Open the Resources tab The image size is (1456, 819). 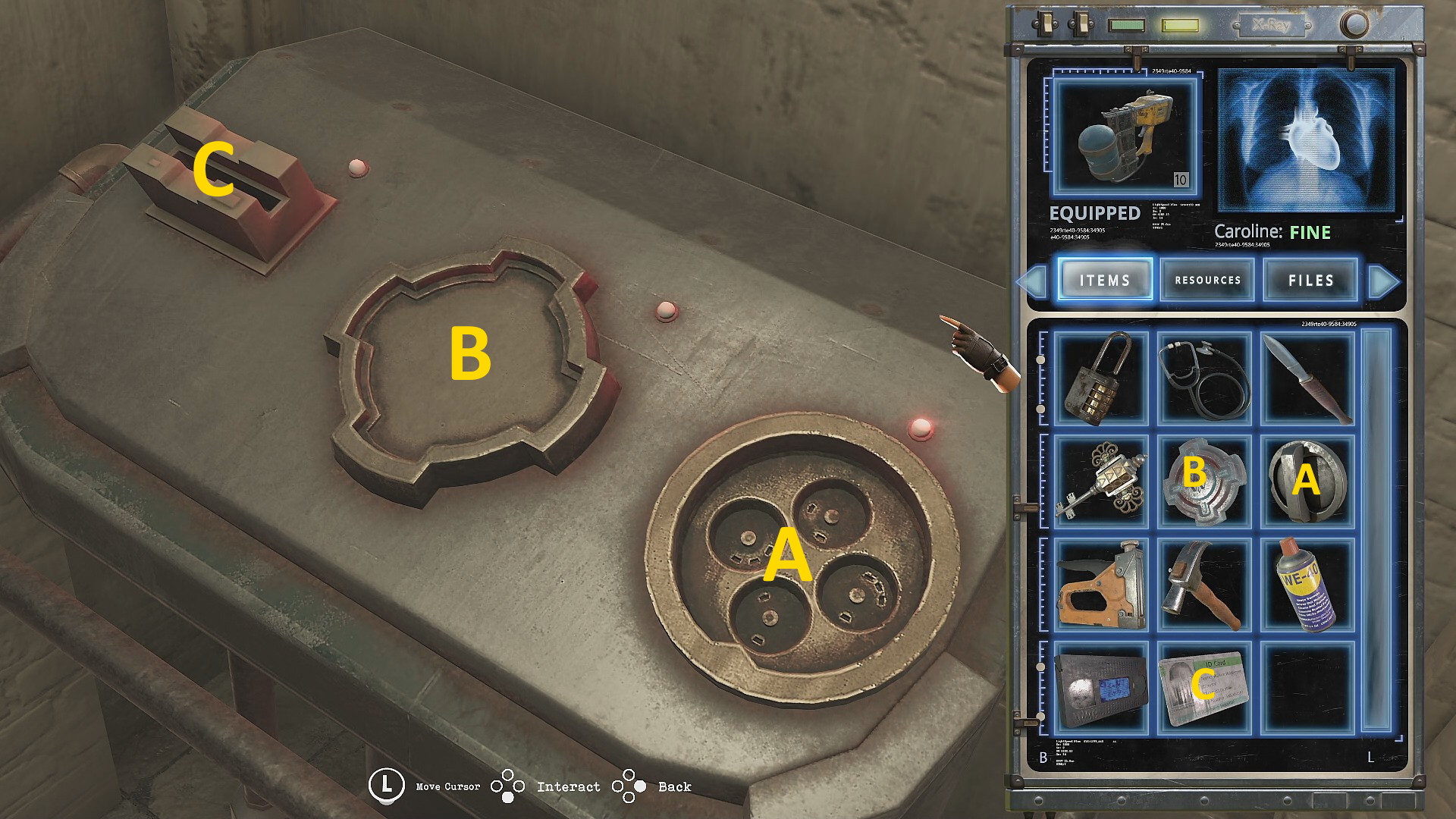tap(1207, 280)
